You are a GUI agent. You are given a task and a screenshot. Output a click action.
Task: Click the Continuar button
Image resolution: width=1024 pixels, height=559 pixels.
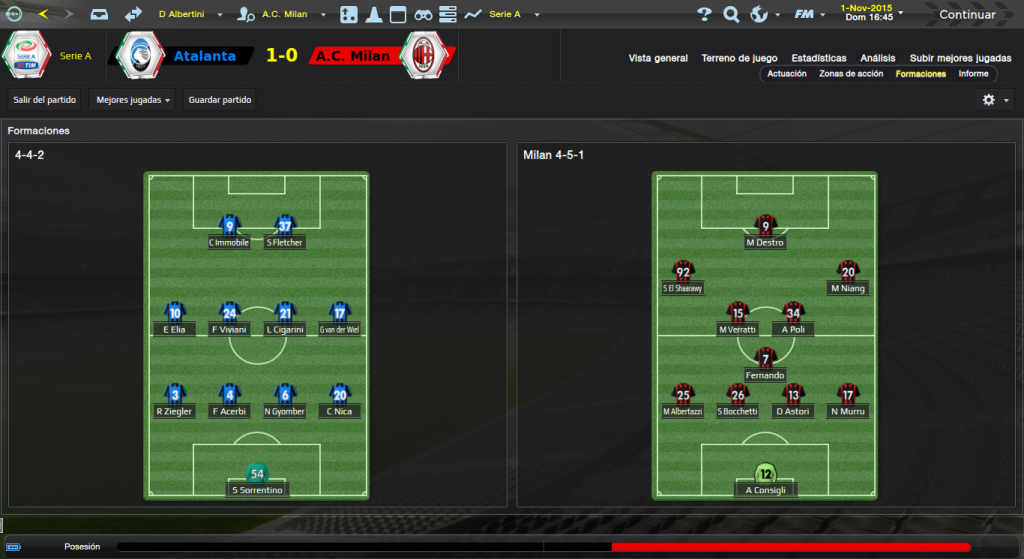[x=966, y=15]
